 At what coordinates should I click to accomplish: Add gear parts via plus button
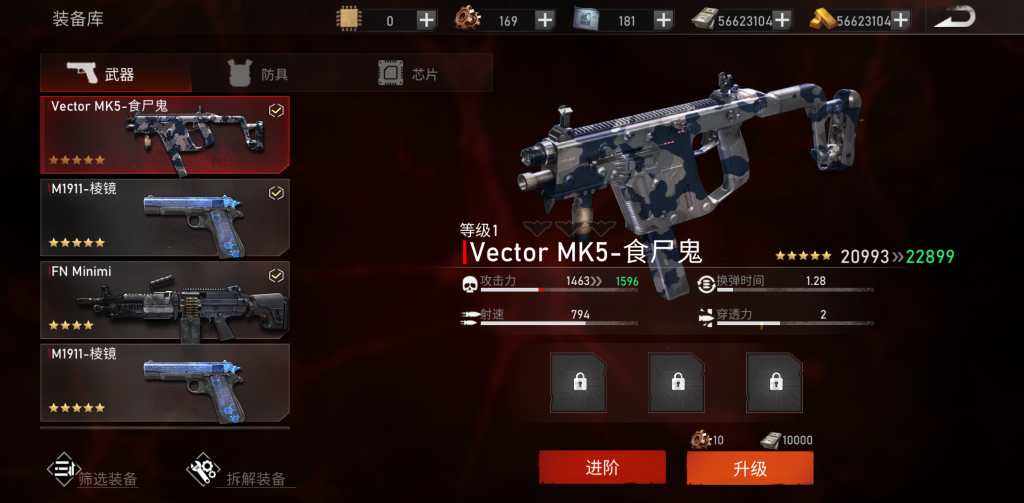point(545,20)
